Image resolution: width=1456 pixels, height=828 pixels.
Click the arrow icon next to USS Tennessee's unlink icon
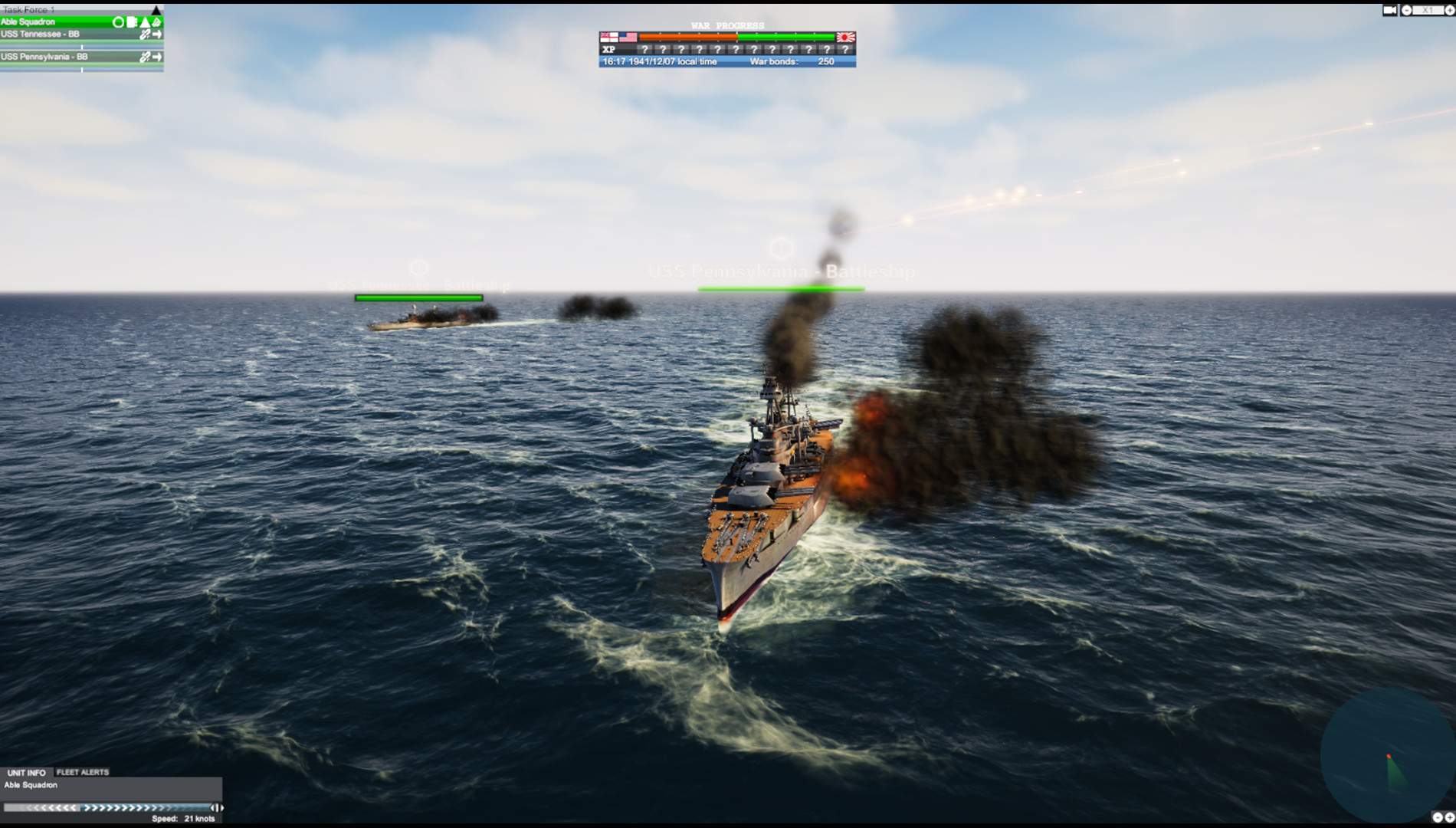tap(158, 34)
